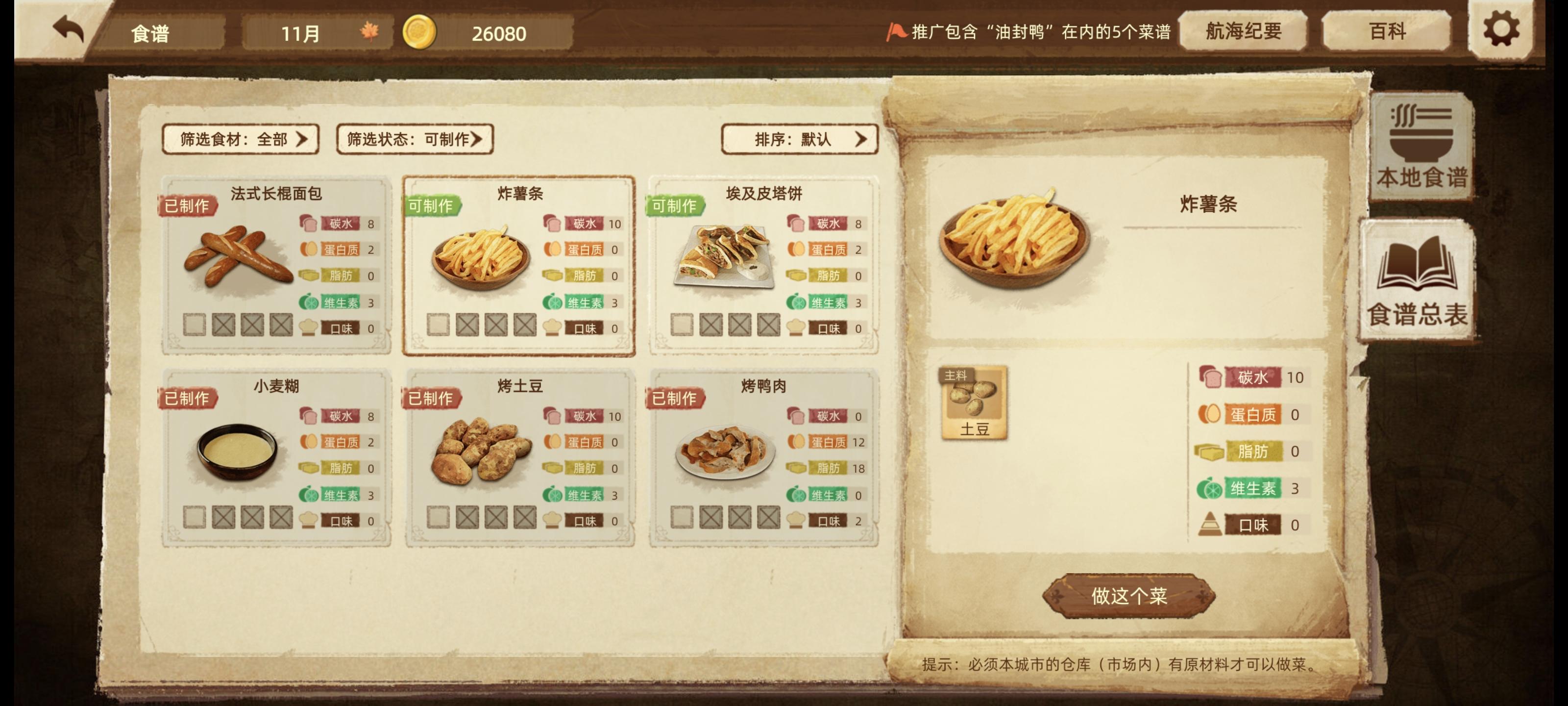Image resolution: width=1568 pixels, height=706 pixels.
Task: Expand the 筛选状态 filter chevron
Action: pyautogui.click(x=480, y=139)
